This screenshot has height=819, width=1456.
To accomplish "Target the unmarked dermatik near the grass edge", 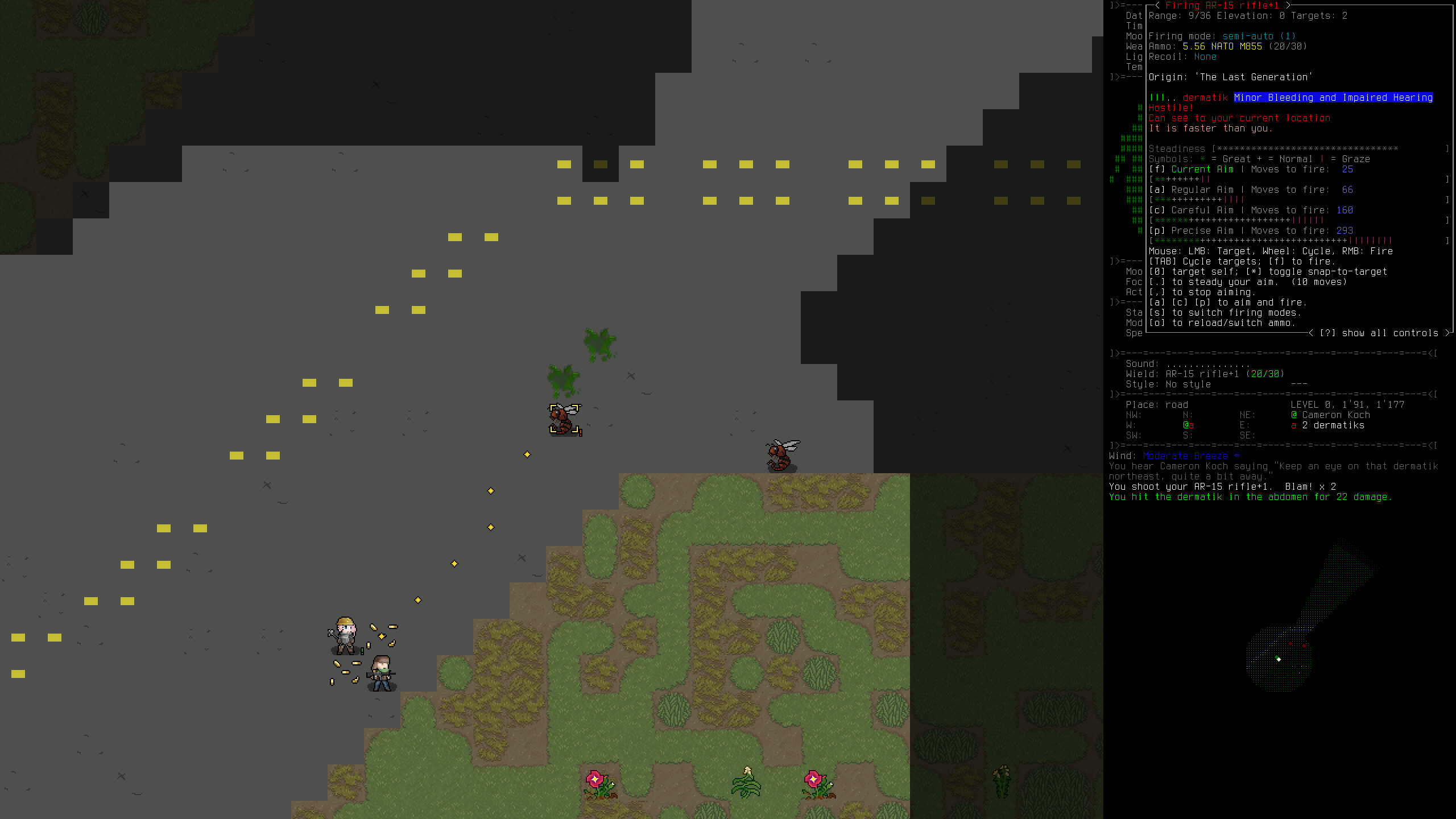I will (x=782, y=456).
